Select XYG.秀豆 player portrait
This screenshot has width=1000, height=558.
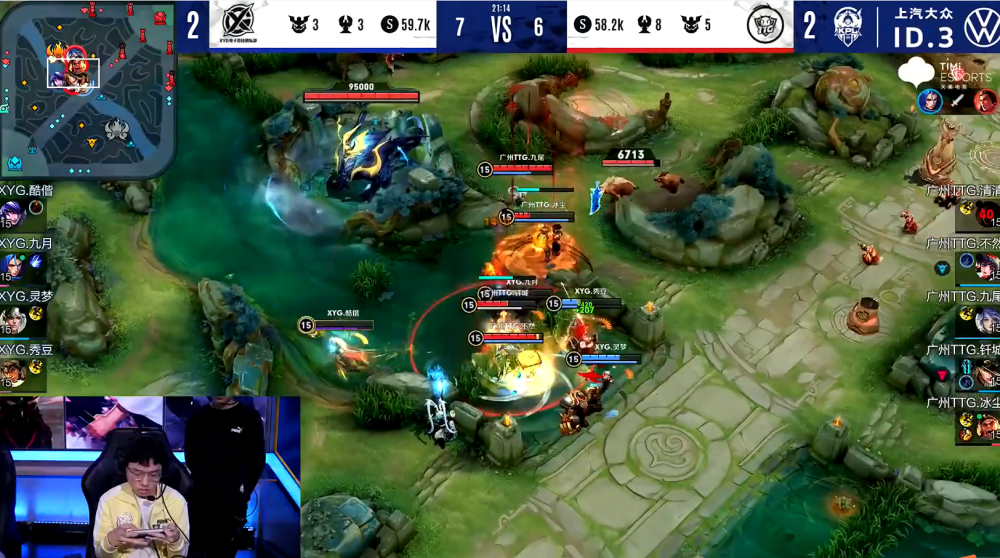tap(12, 374)
